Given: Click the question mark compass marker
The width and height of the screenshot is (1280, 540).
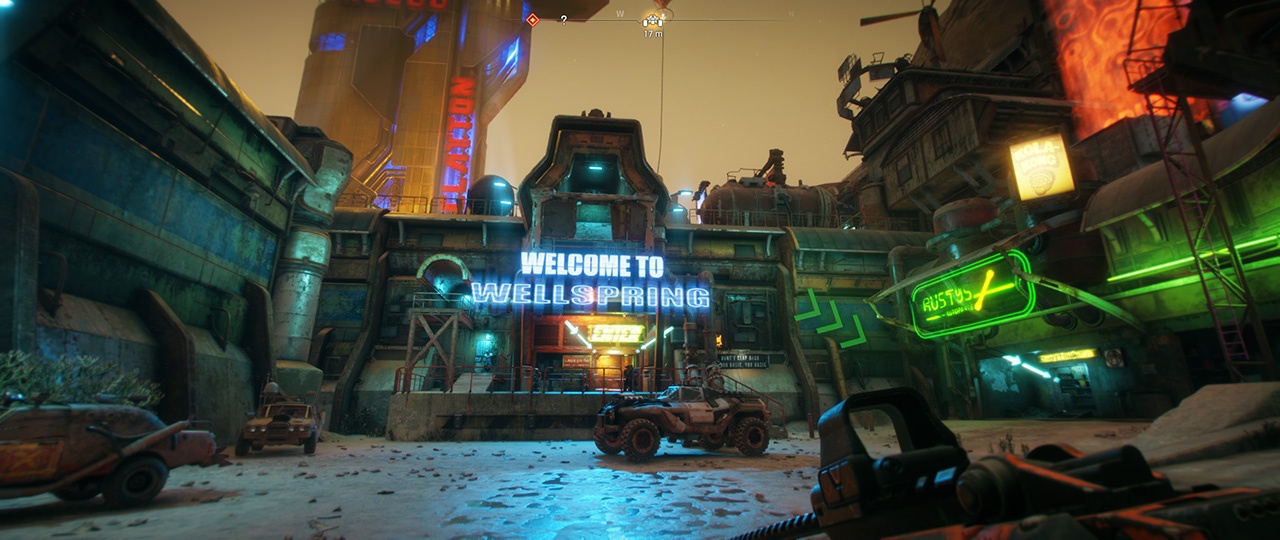Looking at the screenshot, I should pos(564,19).
